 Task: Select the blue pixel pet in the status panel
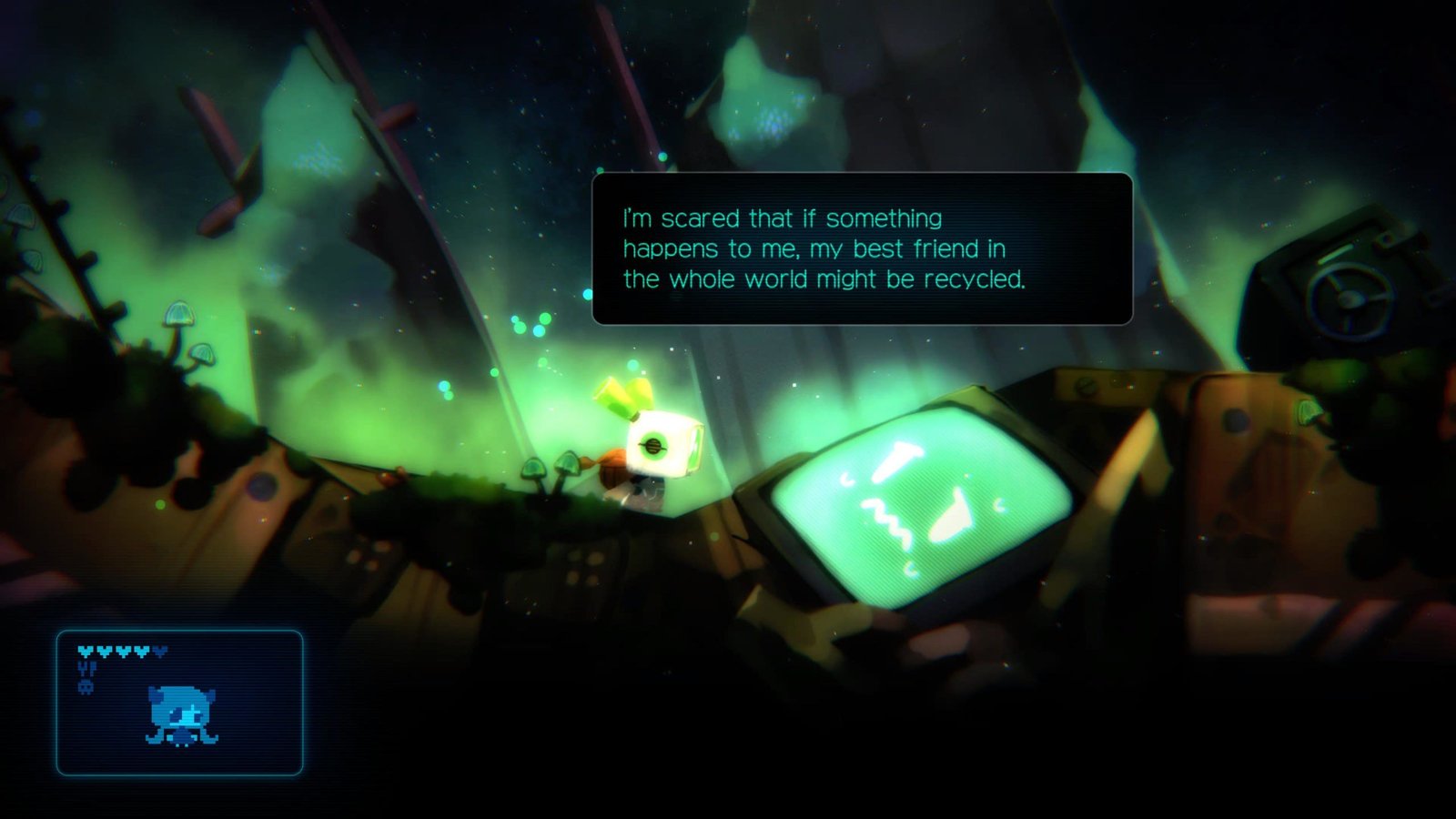[x=182, y=716]
